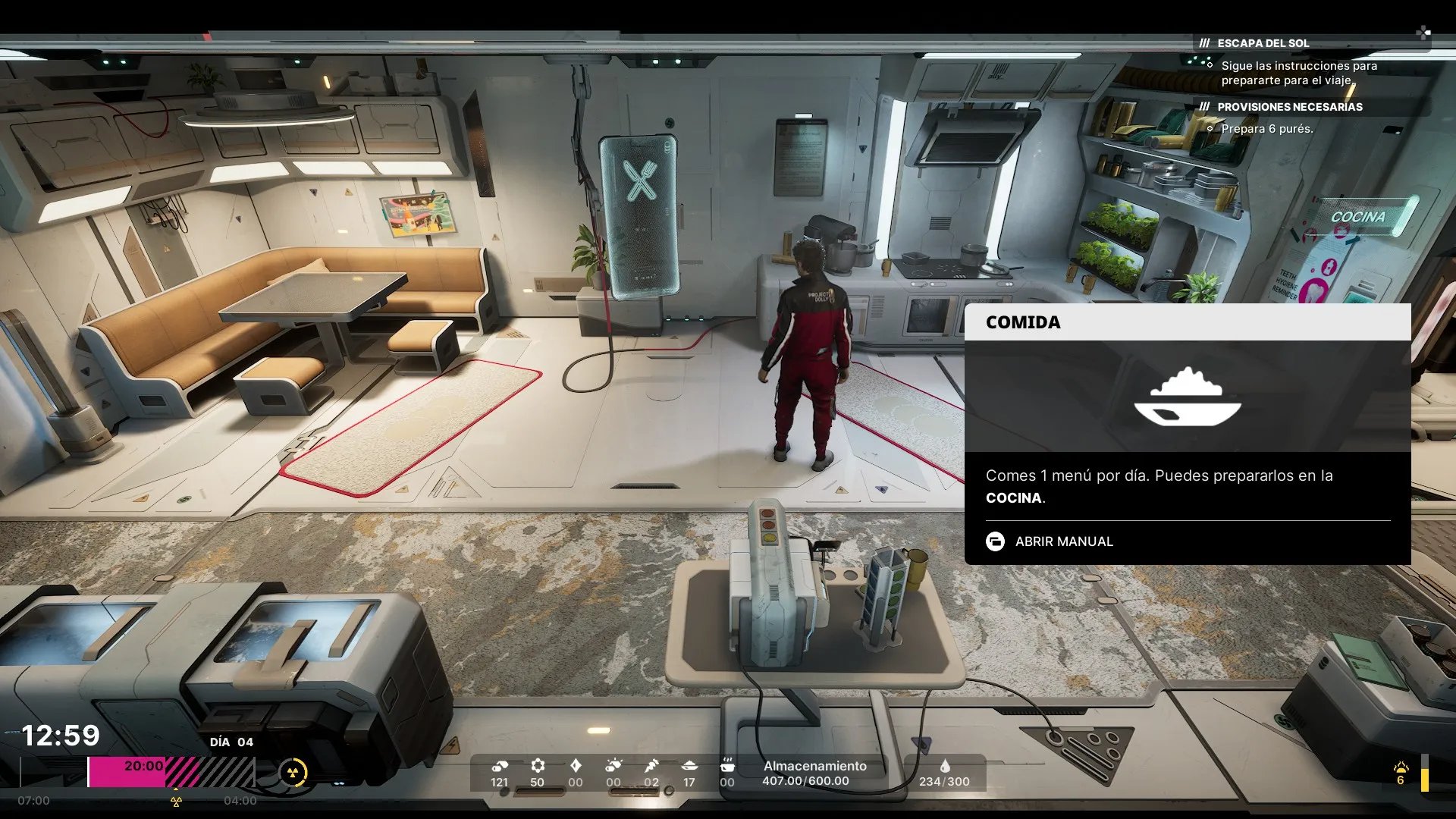The image size is (1456, 819).
Task: Select the yellow icon showing 6
Action: click(1401, 773)
